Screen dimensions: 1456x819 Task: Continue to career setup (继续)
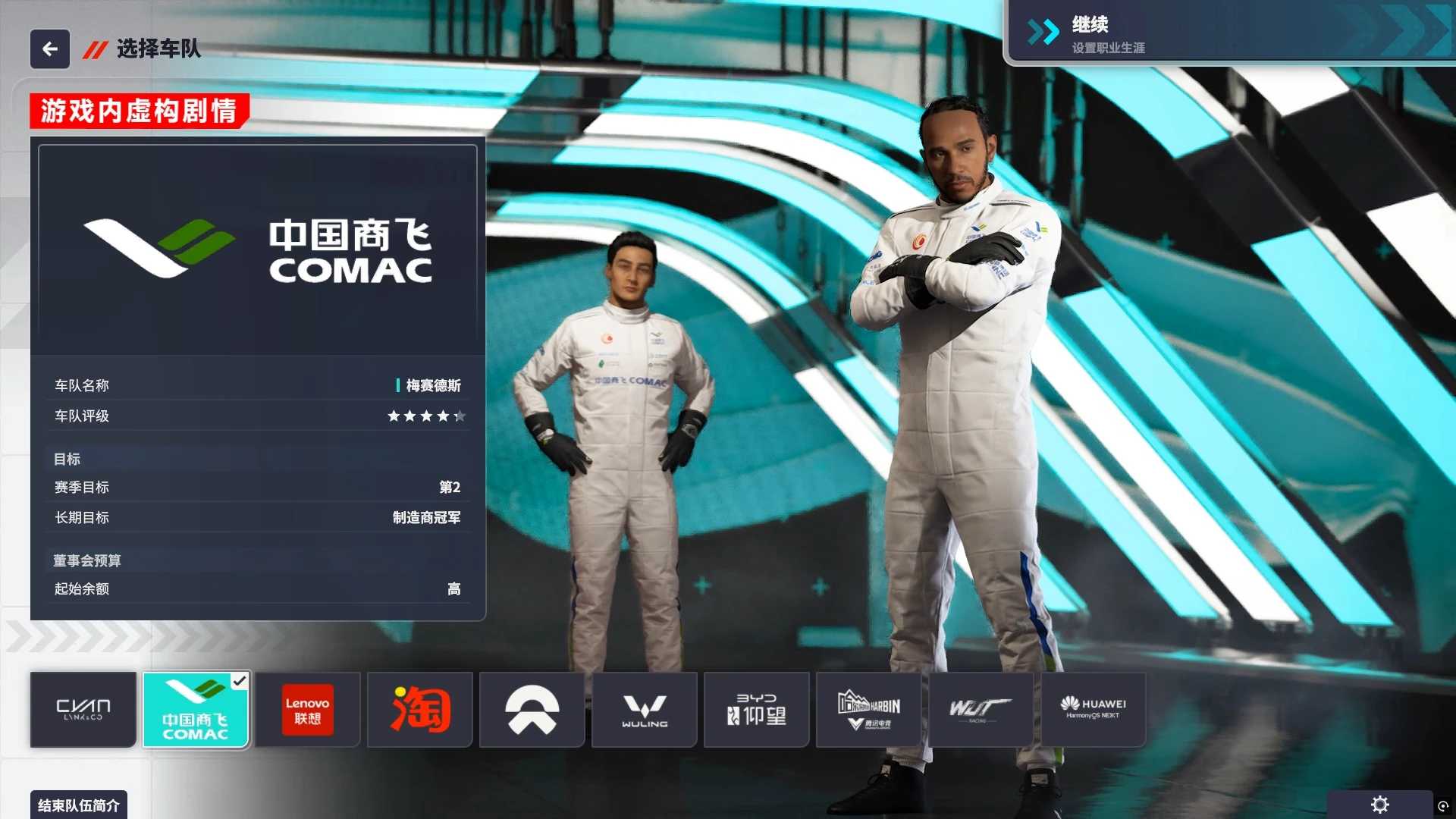(1228, 34)
